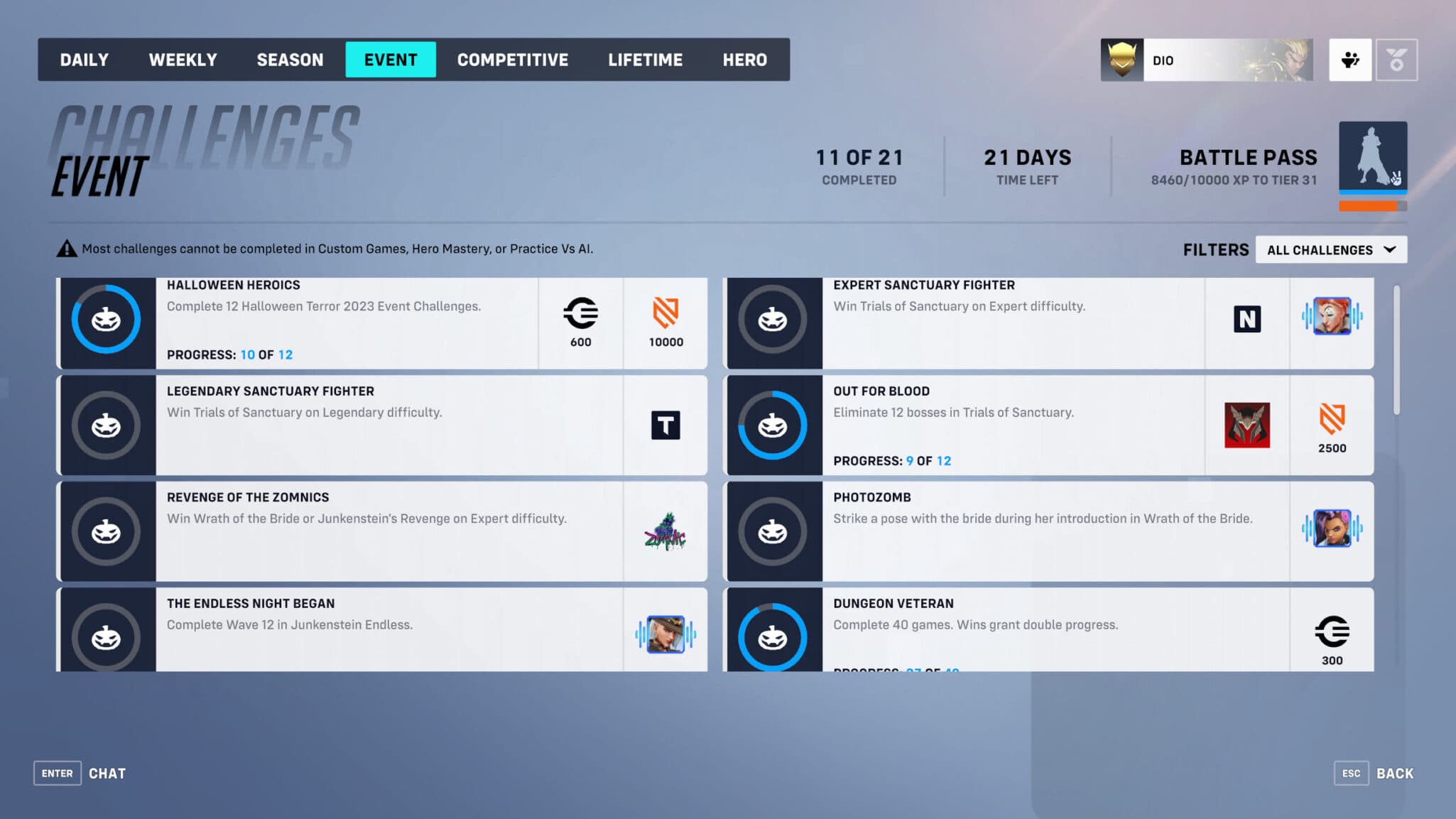Click the Halloween Heroics pumpkin progress icon
The width and height of the screenshot is (1456, 819).
105,320
